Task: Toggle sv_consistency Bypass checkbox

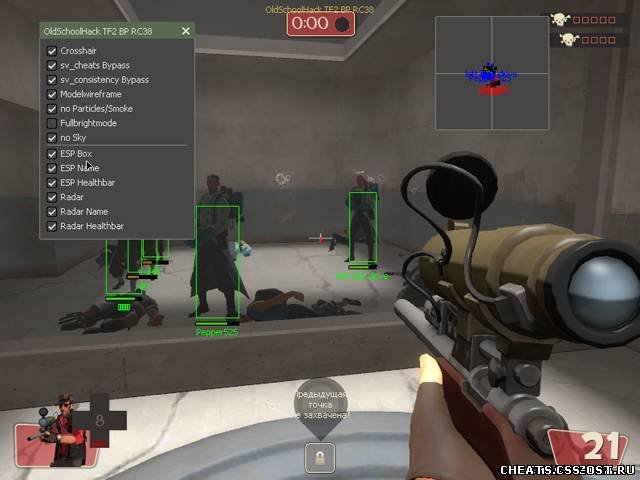Action: [52, 79]
